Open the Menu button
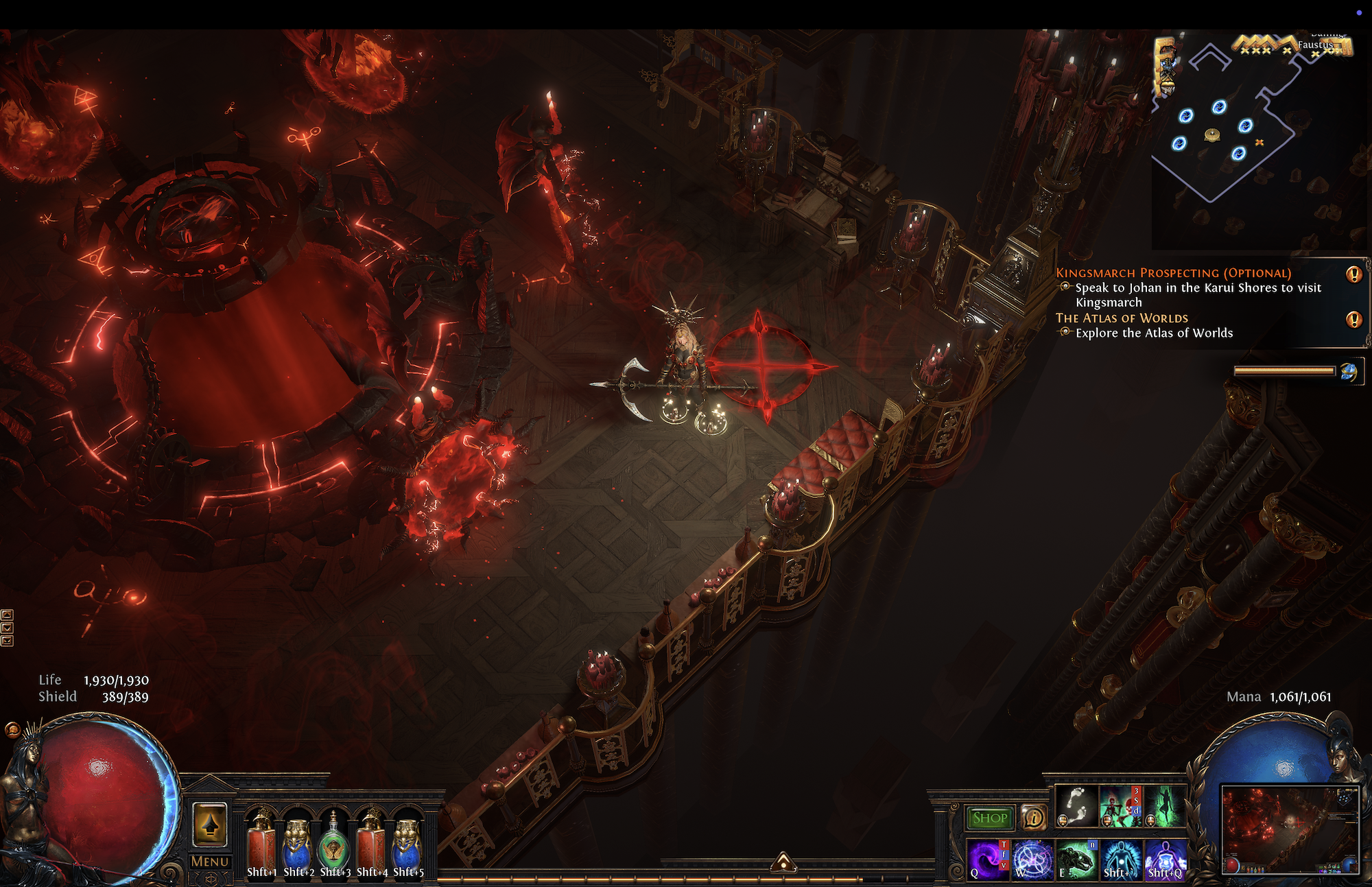The height and width of the screenshot is (887, 1372). (209, 862)
